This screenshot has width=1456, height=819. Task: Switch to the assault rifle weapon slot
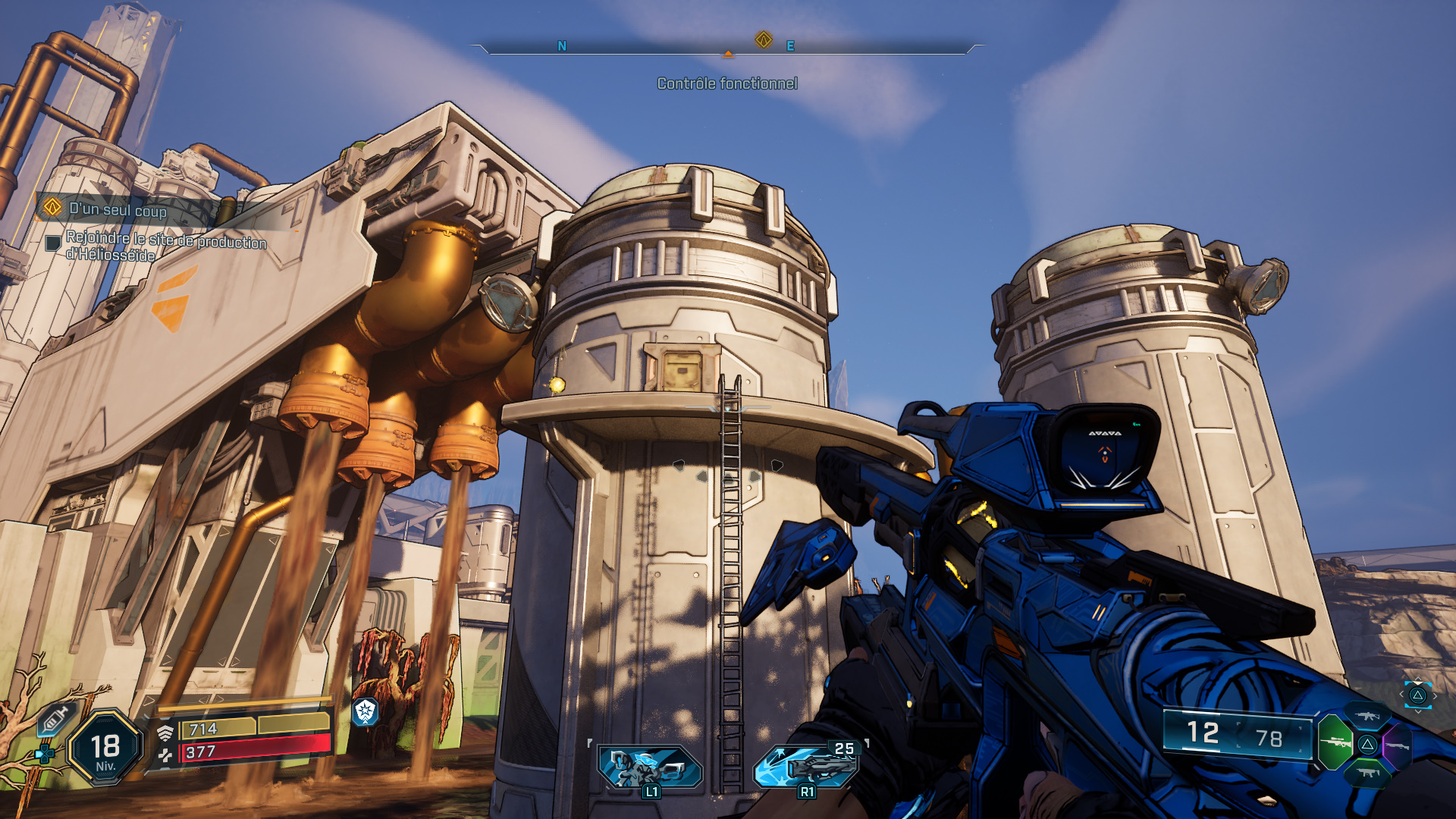pyautogui.click(x=1367, y=716)
